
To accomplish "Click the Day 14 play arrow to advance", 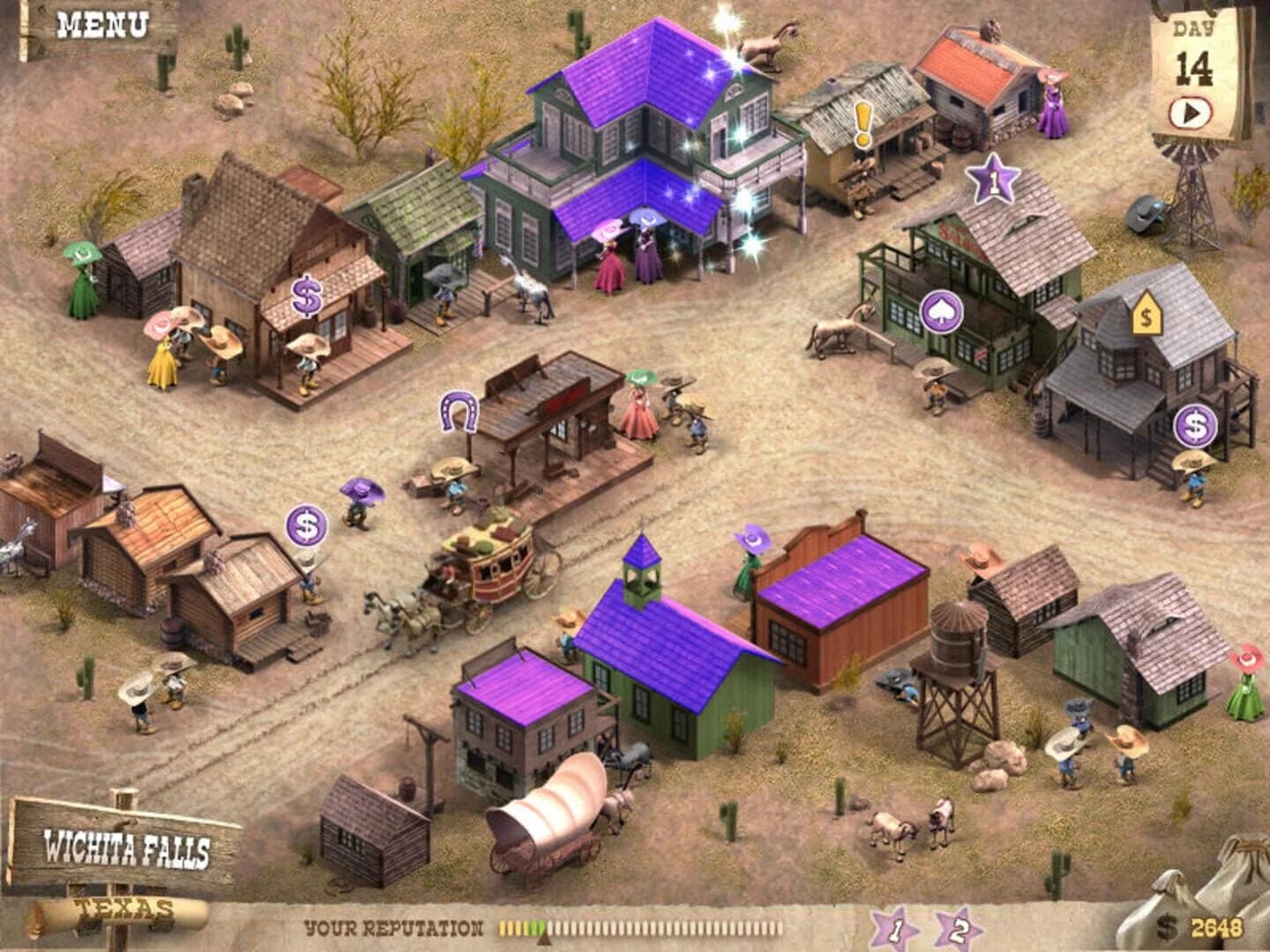I will tap(1192, 112).
